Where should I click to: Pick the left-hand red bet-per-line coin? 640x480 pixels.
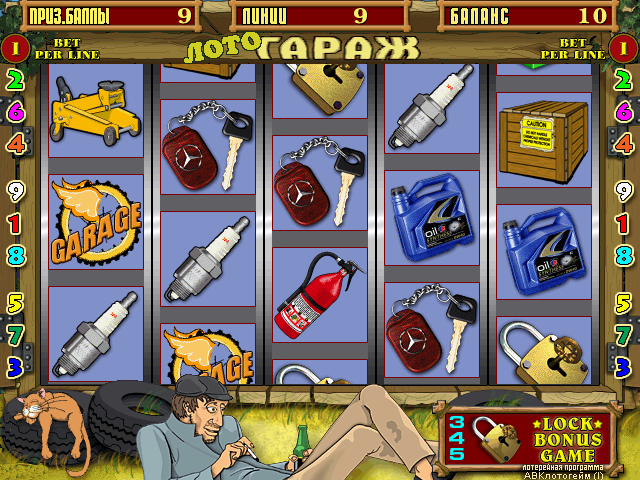tap(15, 46)
